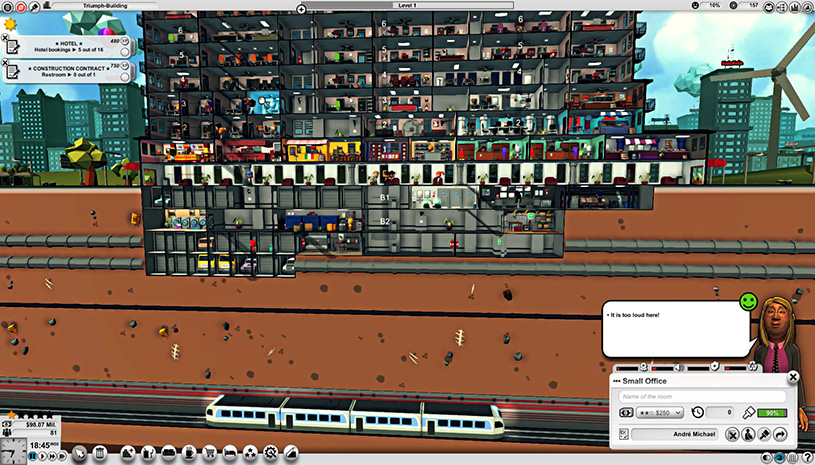Screen dimensions: 815x465
Task: Pause the game time
Action: [x=33, y=456]
